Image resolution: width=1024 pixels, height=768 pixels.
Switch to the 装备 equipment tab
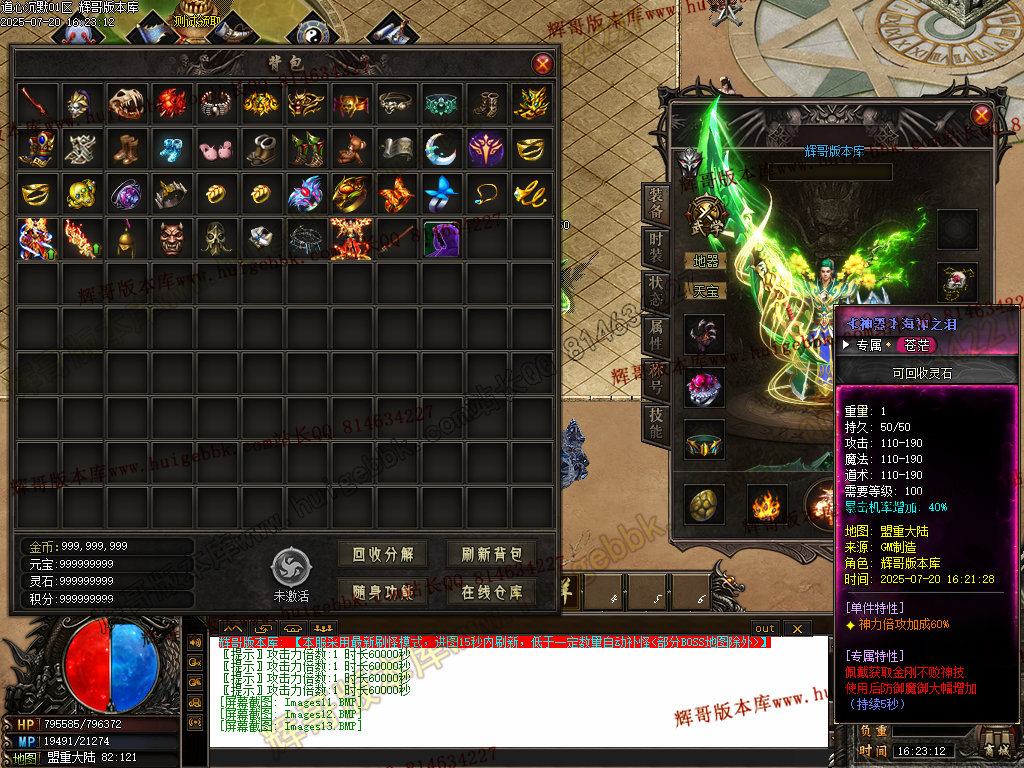coord(655,205)
